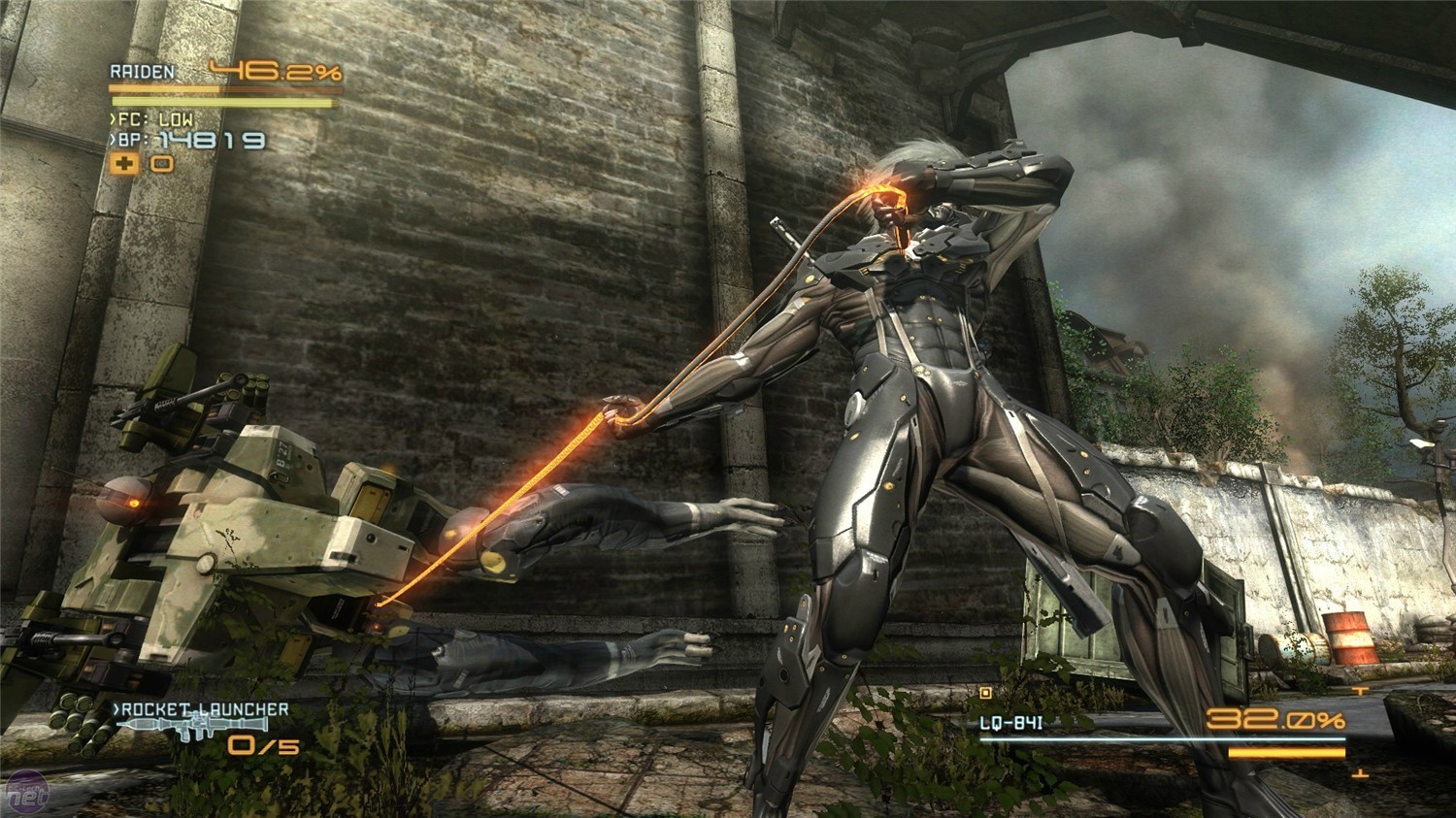Toggle the 46.2% health percentage readout
This screenshot has height=818, width=1456.
(x=275, y=71)
